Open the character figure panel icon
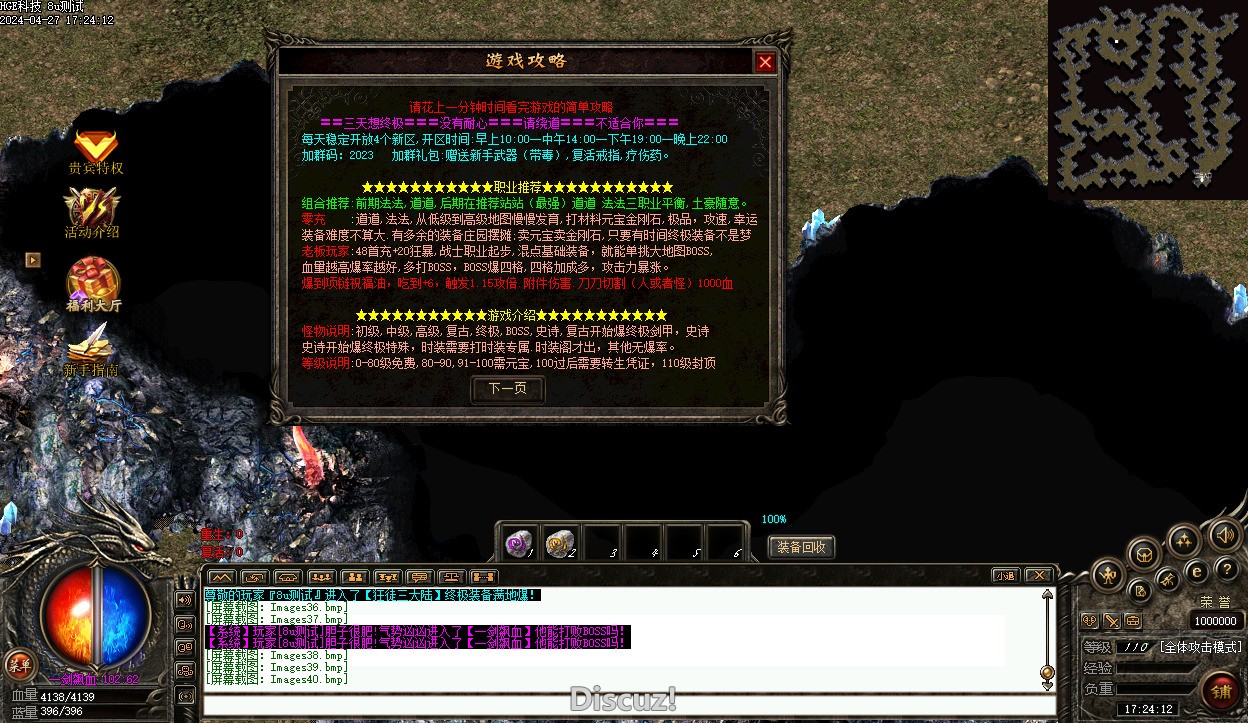The image size is (1248, 723). 1109,575
